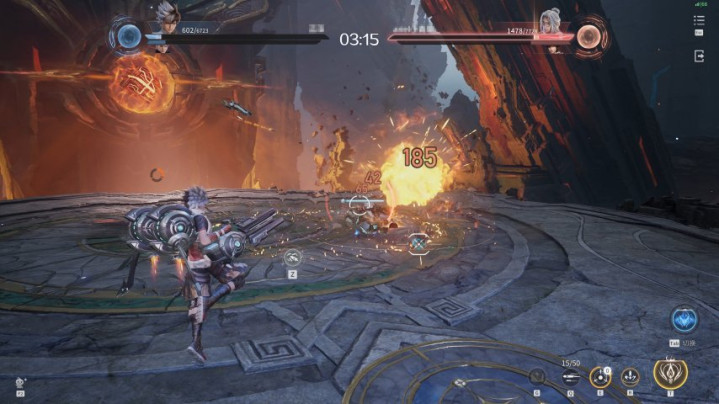Activate the golden flame ultimate ability
The width and height of the screenshot is (719, 404).
pyautogui.click(x=670, y=374)
